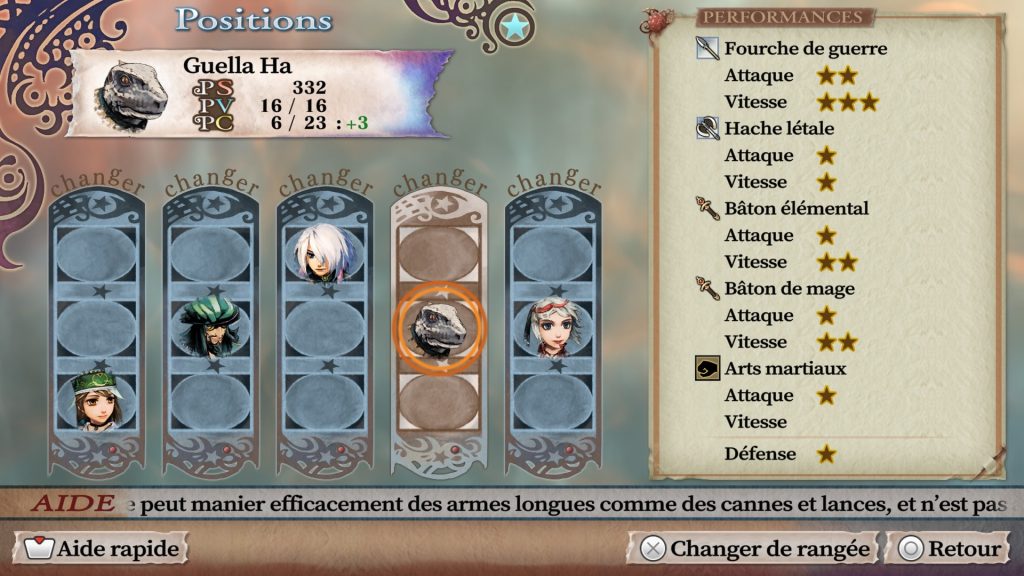The height and width of the screenshot is (576, 1024).
Task: Choose the white-haired character portrait
Action: click(x=324, y=253)
